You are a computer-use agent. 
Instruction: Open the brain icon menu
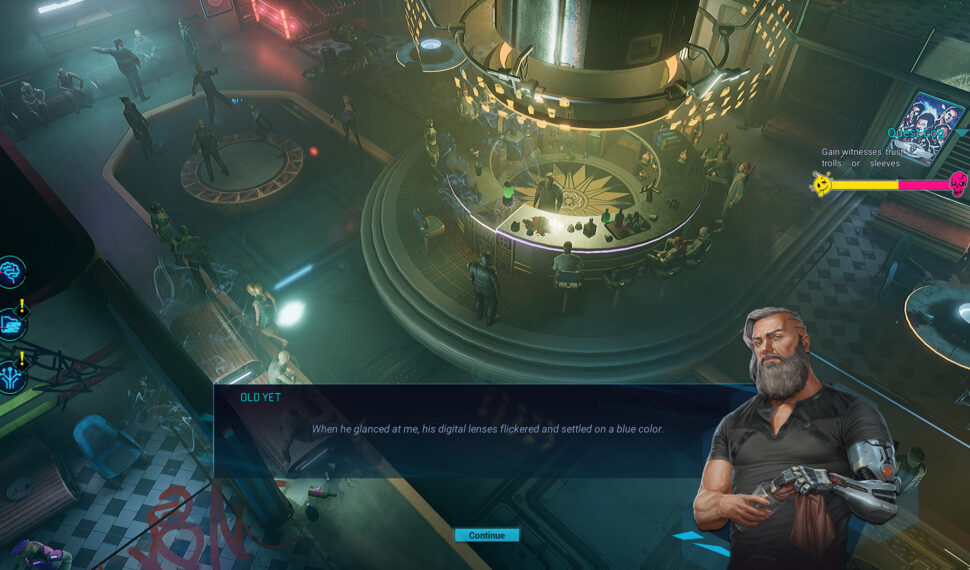[12, 272]
